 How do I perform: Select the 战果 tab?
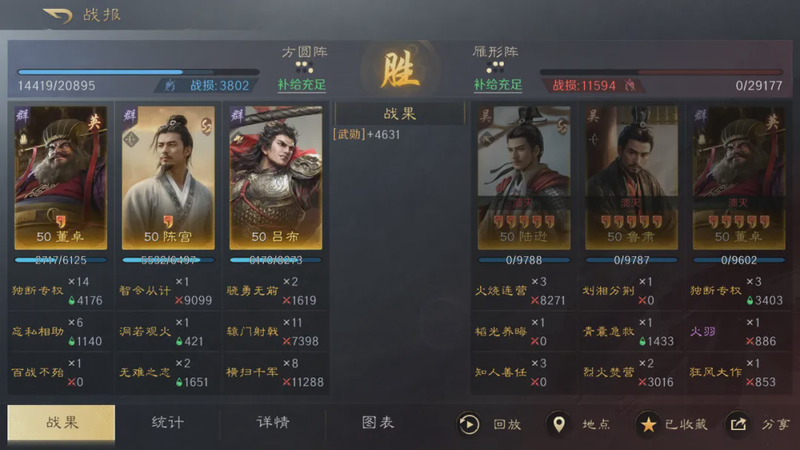[61, 422]
